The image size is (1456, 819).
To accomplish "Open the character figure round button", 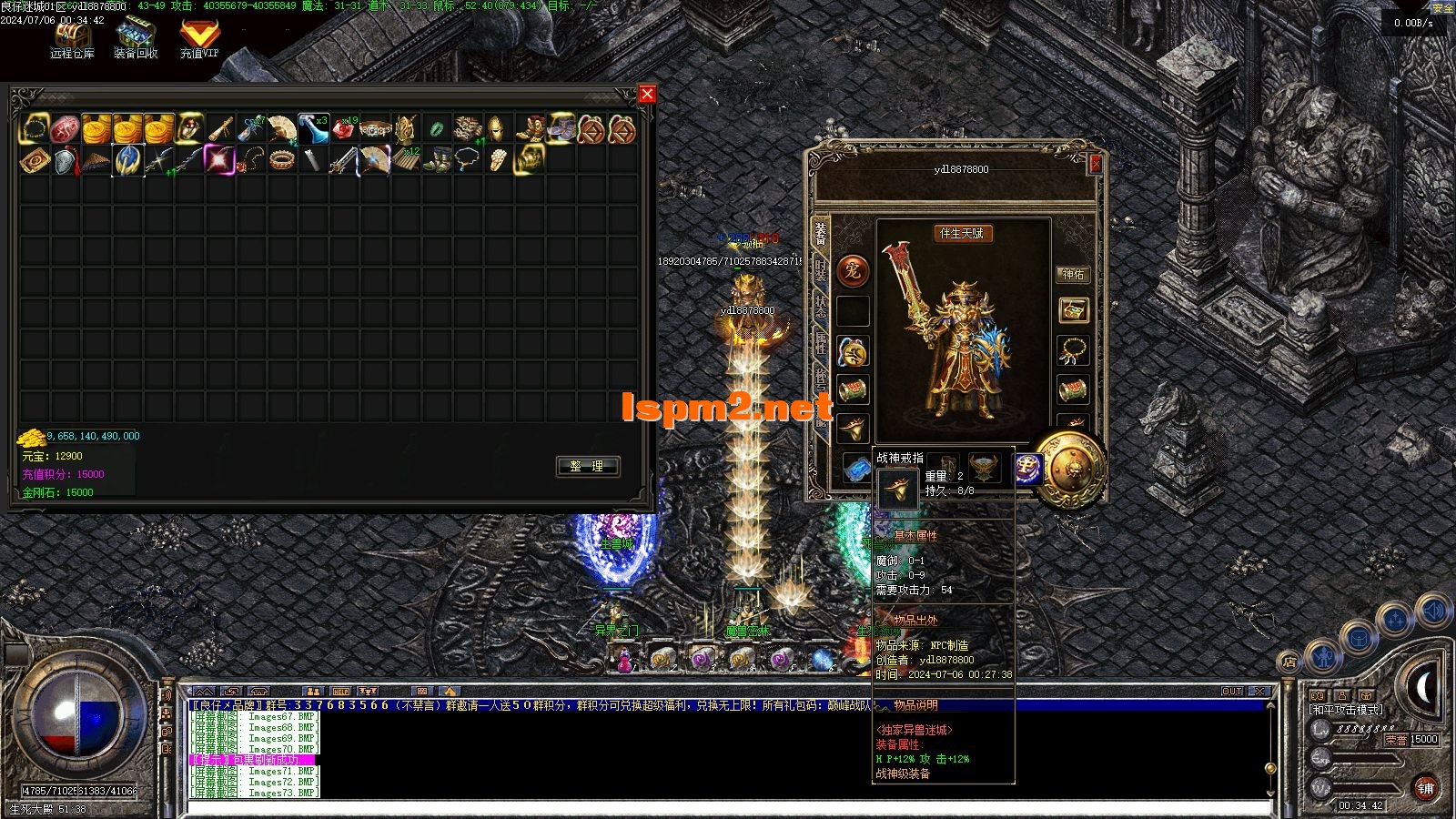I will point(1321,656).
